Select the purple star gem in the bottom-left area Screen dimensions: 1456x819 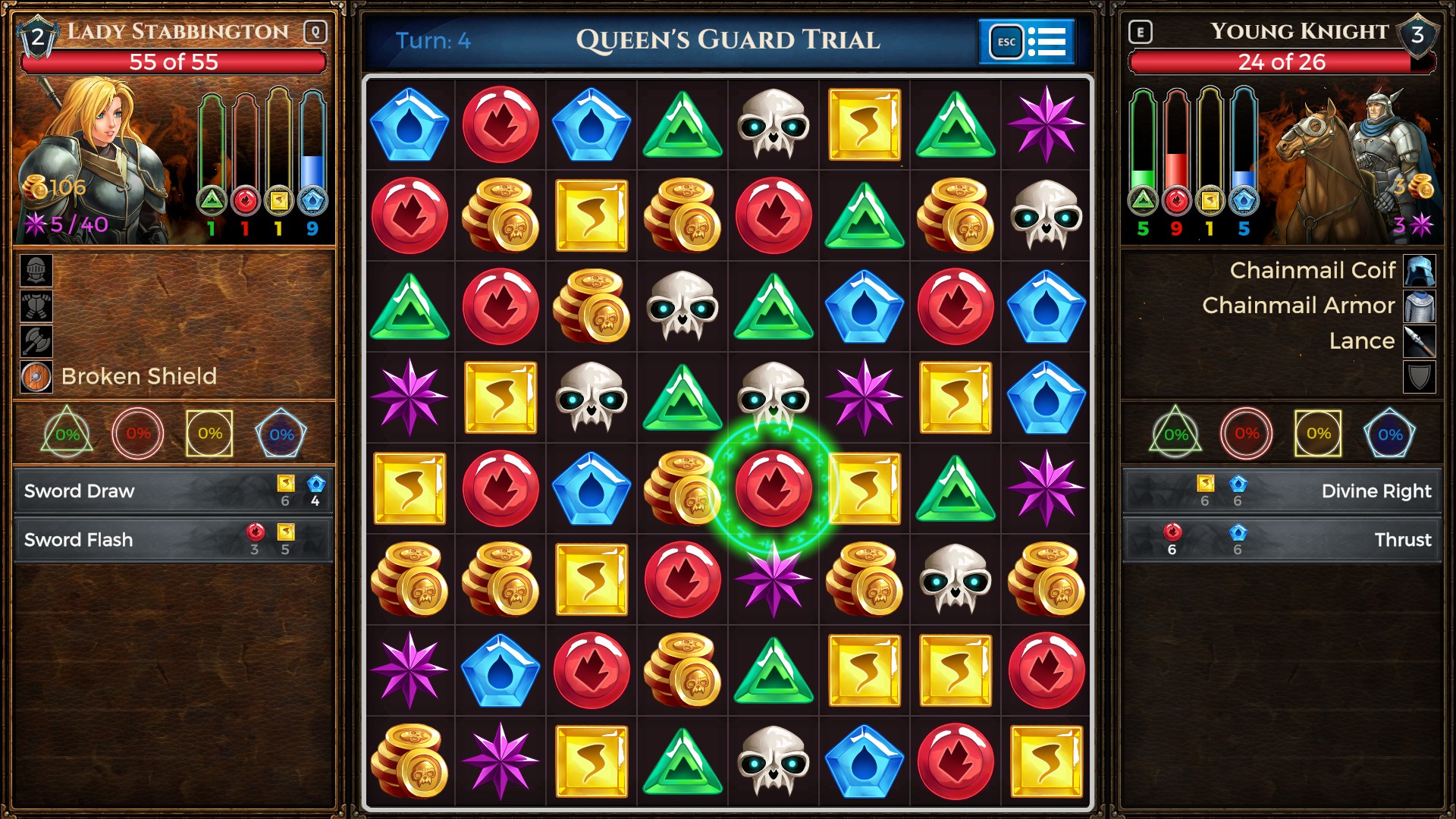[x=409, y=670]
